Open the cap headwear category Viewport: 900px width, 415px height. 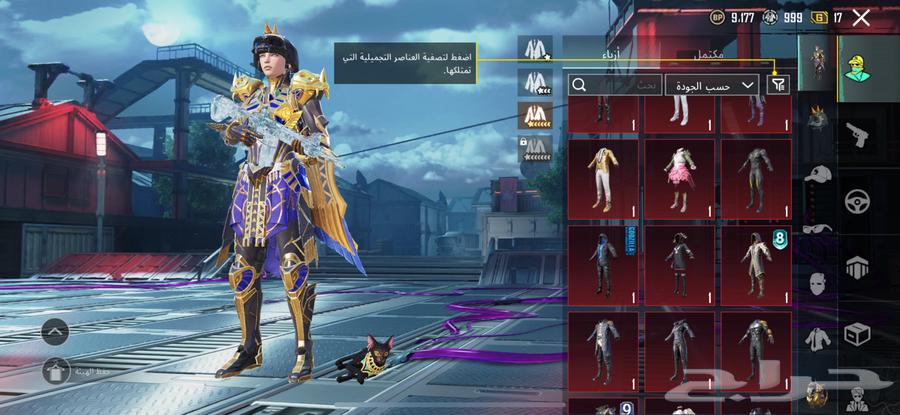click(x=819, y=173)
